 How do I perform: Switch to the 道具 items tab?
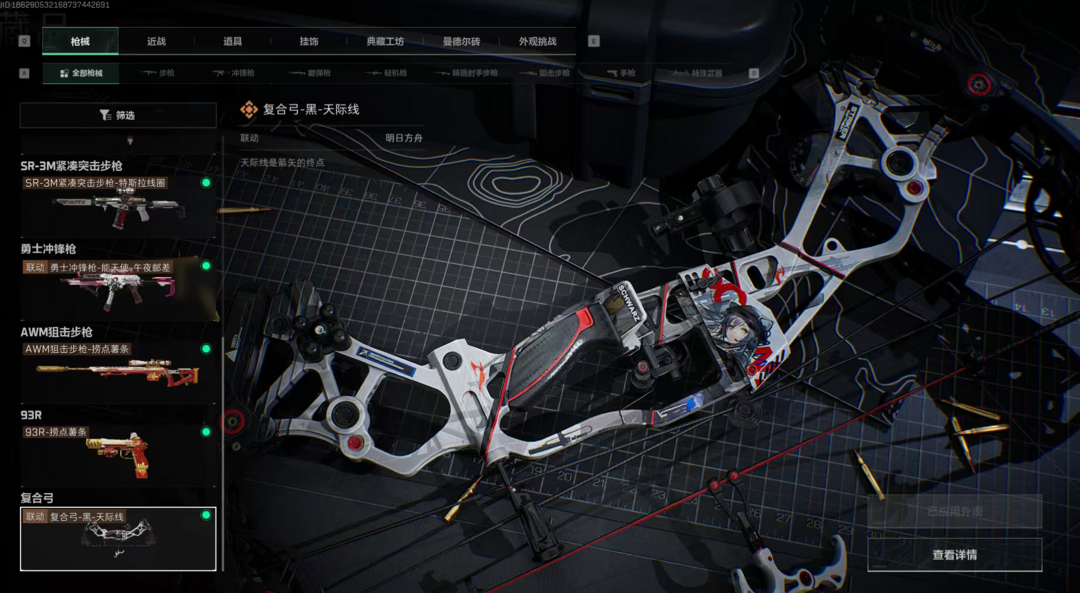point(232,41)
